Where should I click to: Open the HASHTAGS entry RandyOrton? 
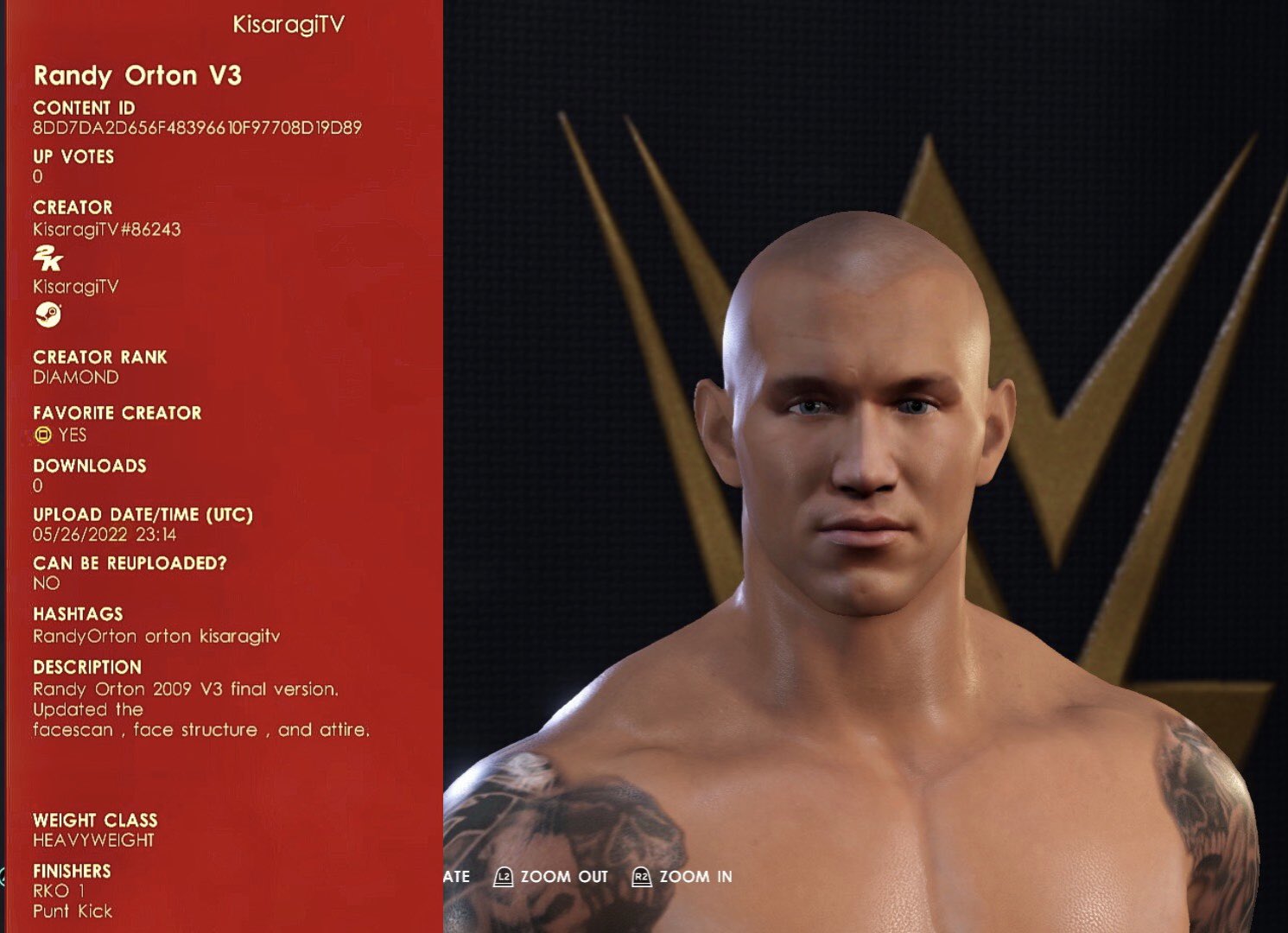pyautogui.click(x=82, y=636)
